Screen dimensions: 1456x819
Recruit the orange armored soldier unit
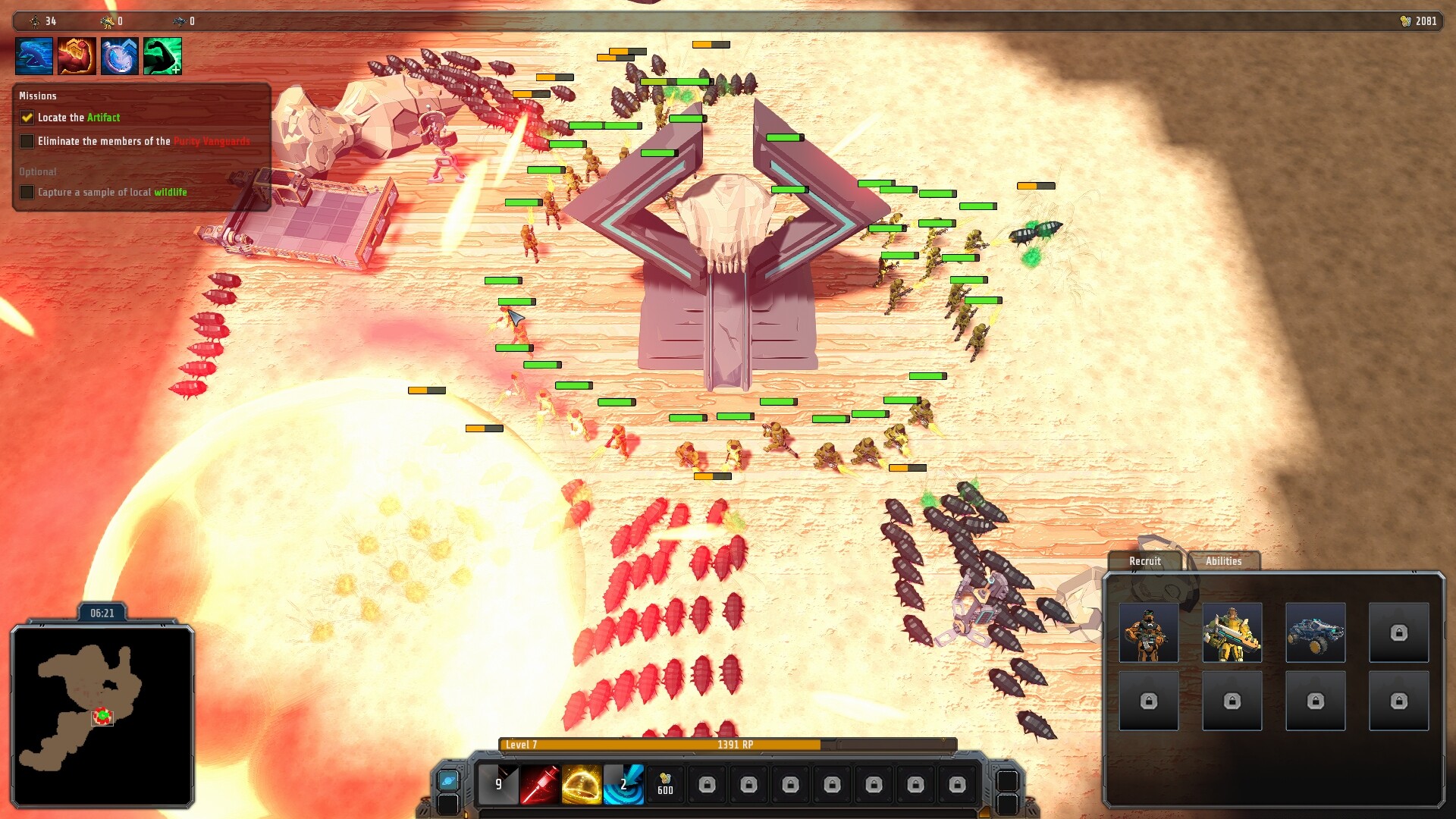coord(1148,632)
